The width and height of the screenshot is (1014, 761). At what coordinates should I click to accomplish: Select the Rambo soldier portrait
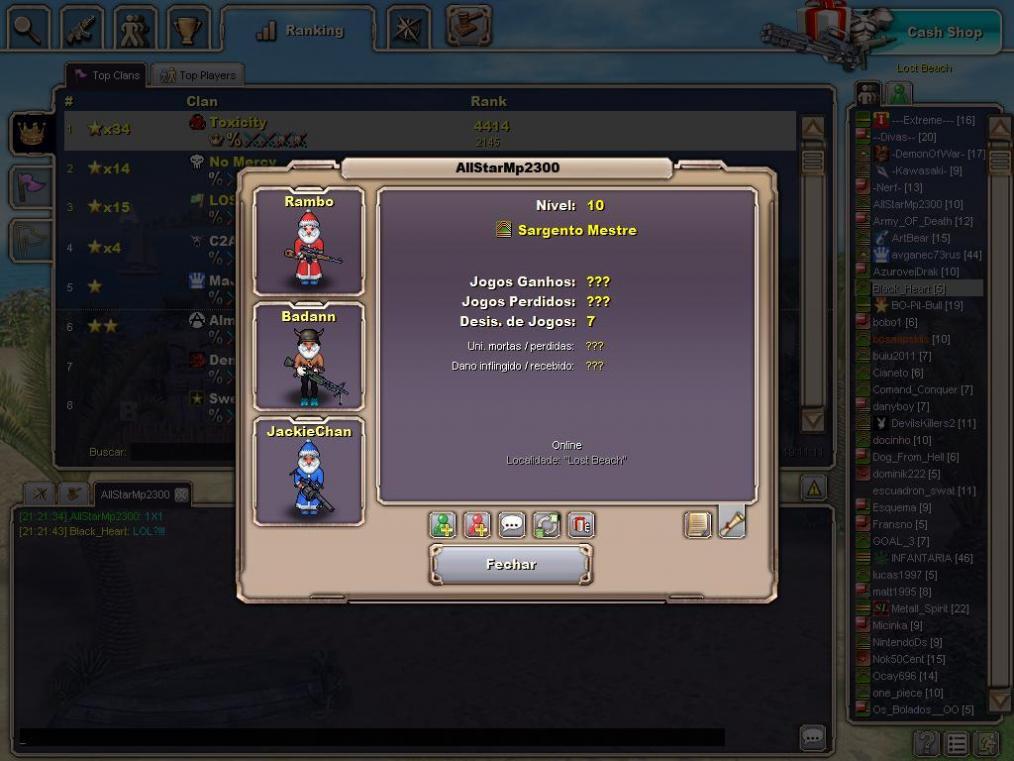click(x=309, y=241)
